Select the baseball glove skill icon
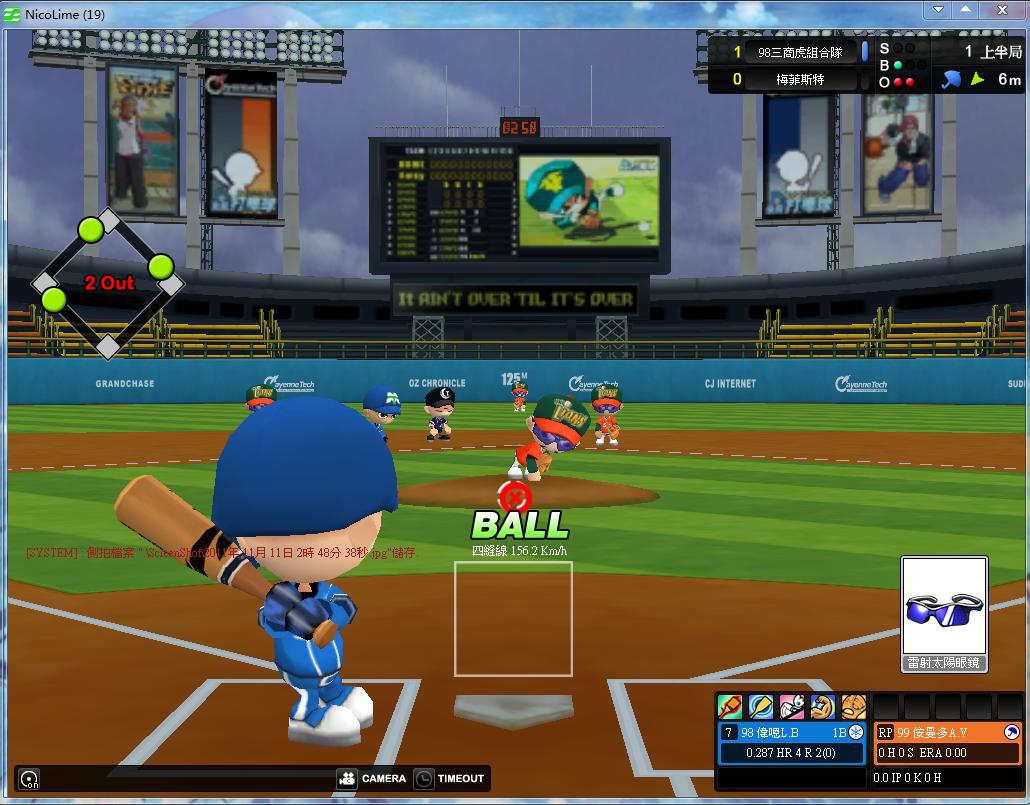 tap(853, 707)
